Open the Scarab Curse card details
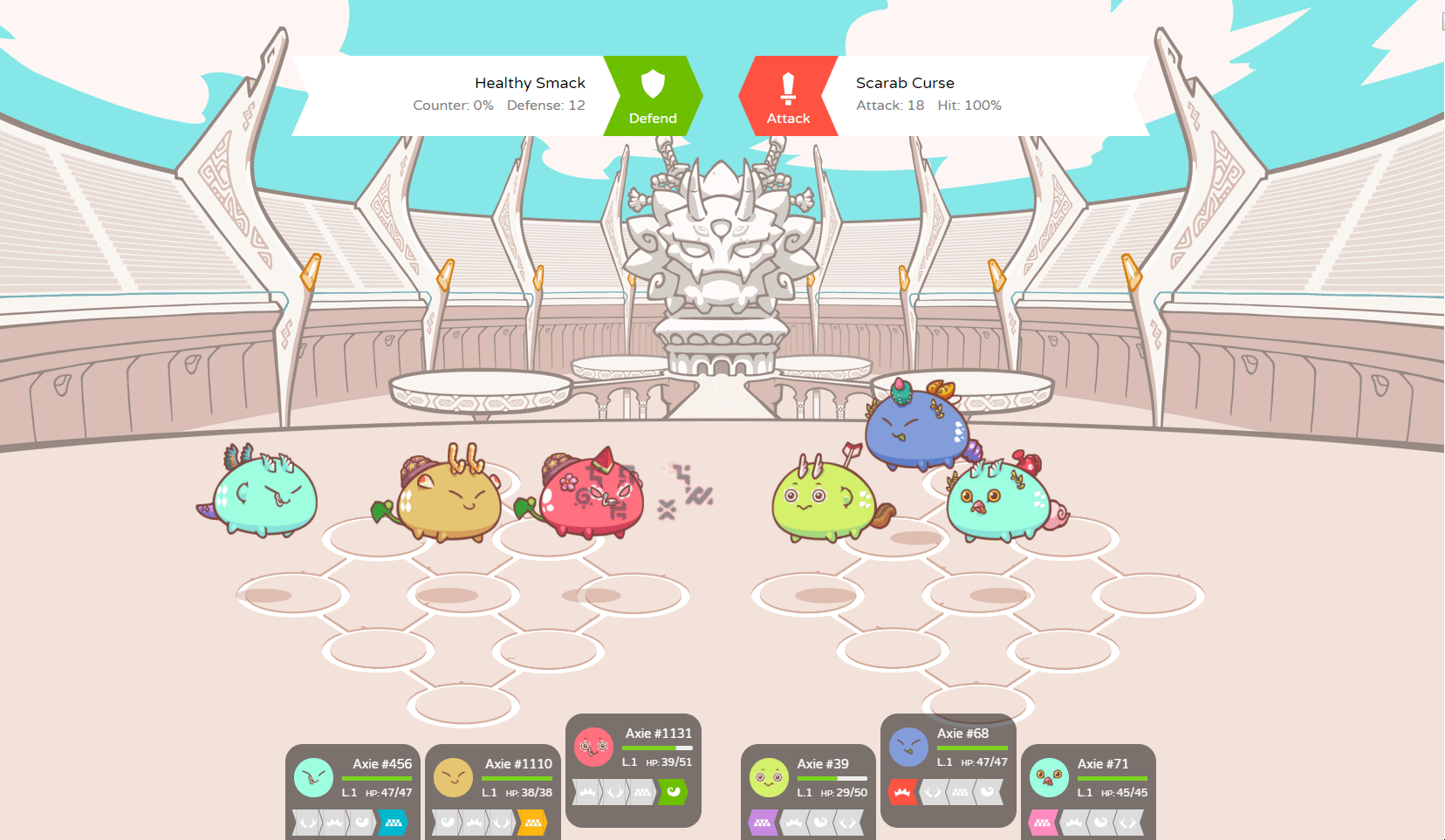 (x=904, y=83)
